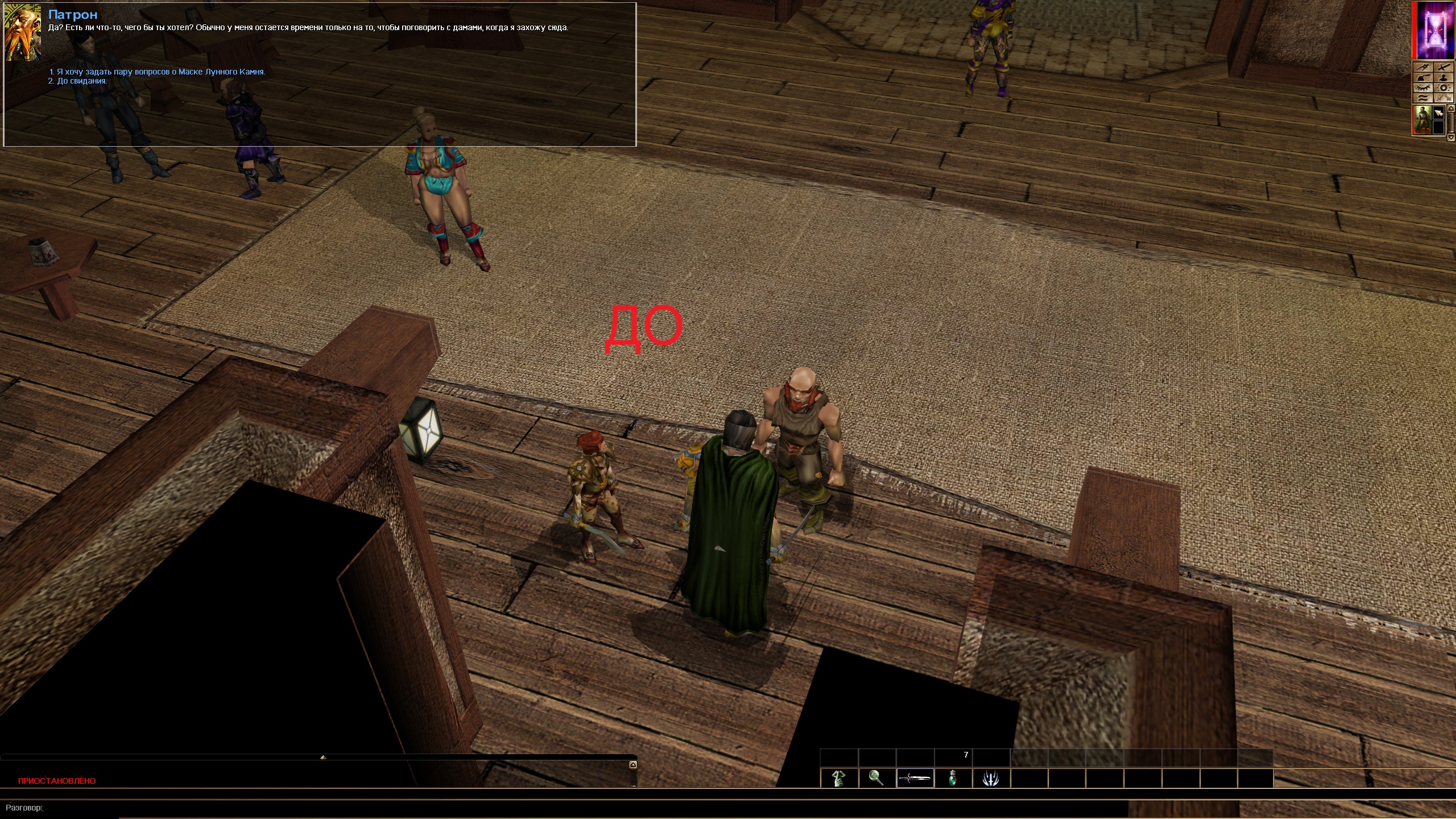Viewport: 1456px width, 819px height.
Task: Select the pointing finger quickslot
Action: (839, 779)
